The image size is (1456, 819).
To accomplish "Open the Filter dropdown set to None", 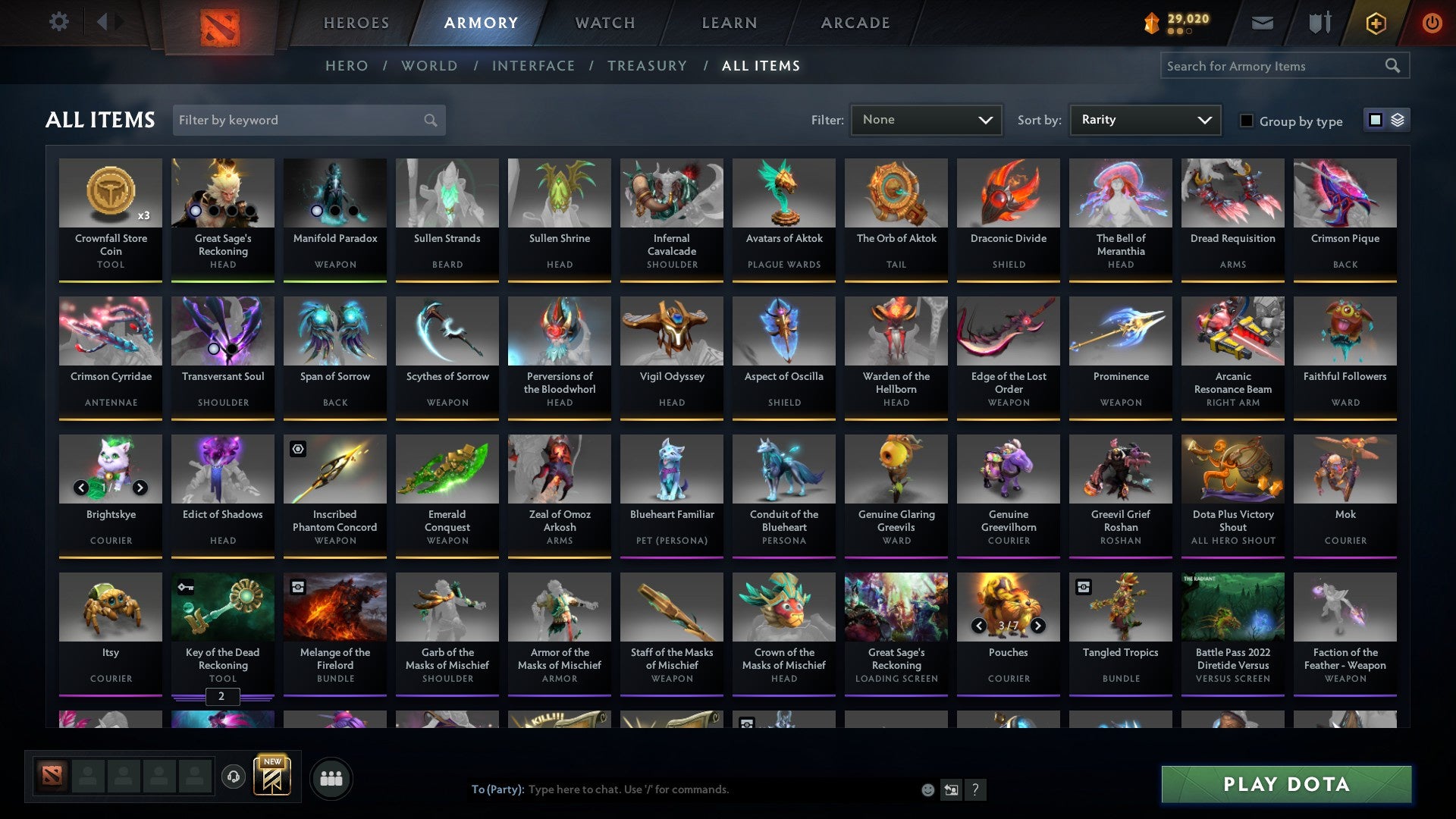I will click(926, 119).
